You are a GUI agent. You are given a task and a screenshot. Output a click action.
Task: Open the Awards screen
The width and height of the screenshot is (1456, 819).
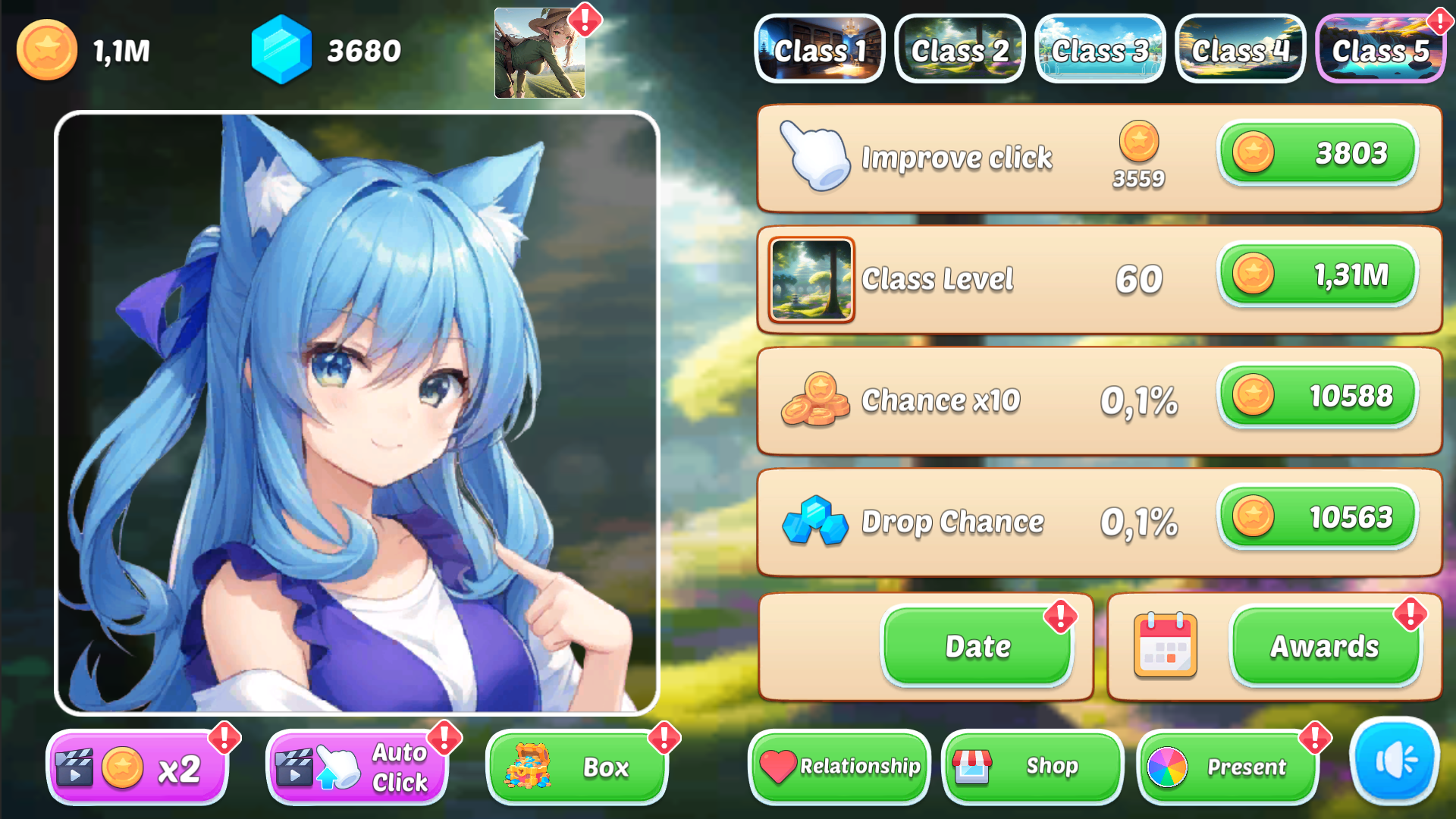coord(1324,647)
